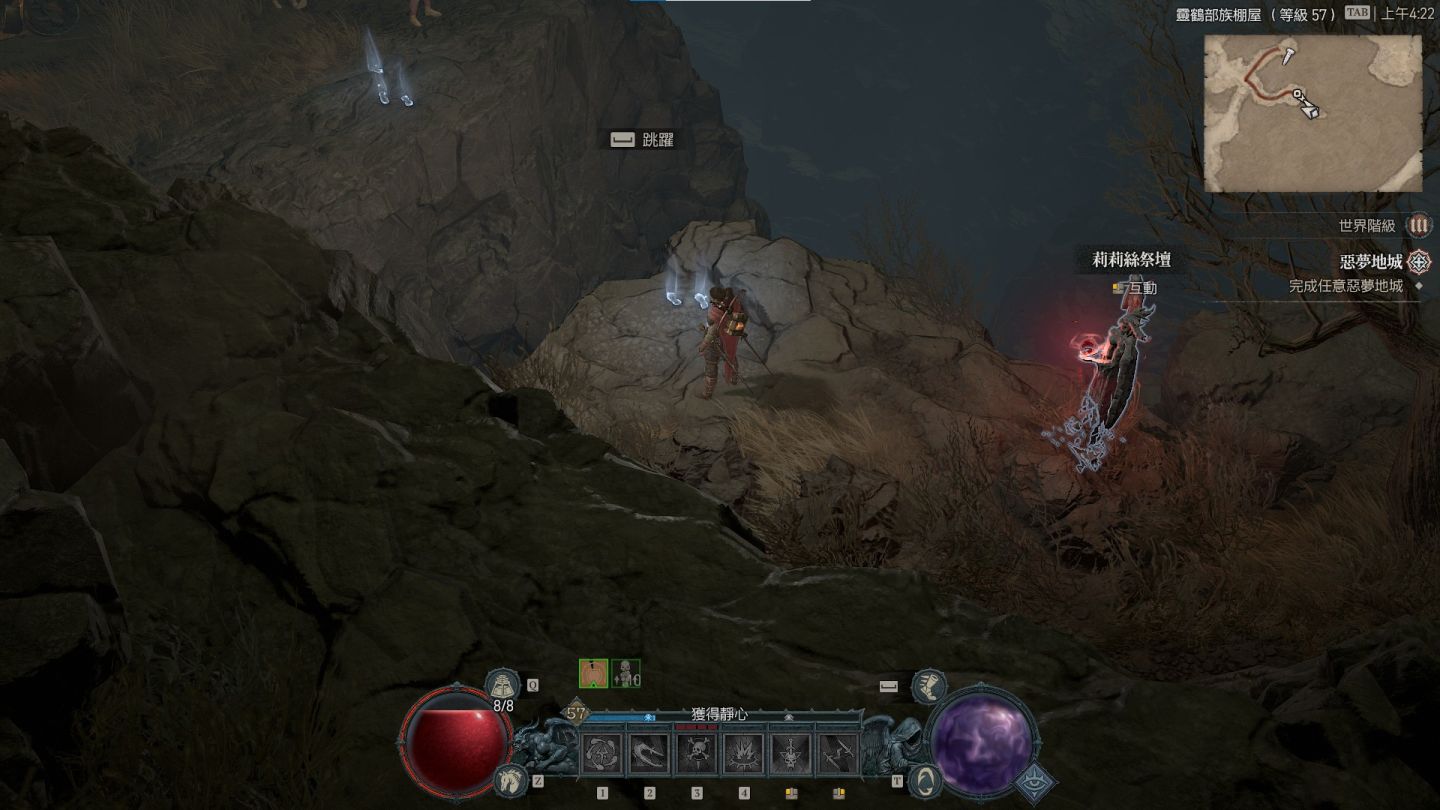Screen dimensions: 1440x810
Task: Use the skull and crossbones skill
Action: (697, 754)
